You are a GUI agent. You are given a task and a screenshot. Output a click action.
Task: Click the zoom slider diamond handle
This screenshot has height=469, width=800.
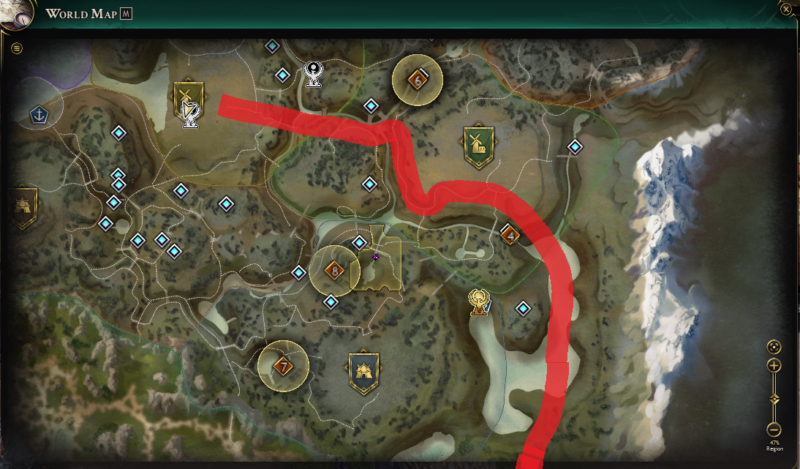774,400
